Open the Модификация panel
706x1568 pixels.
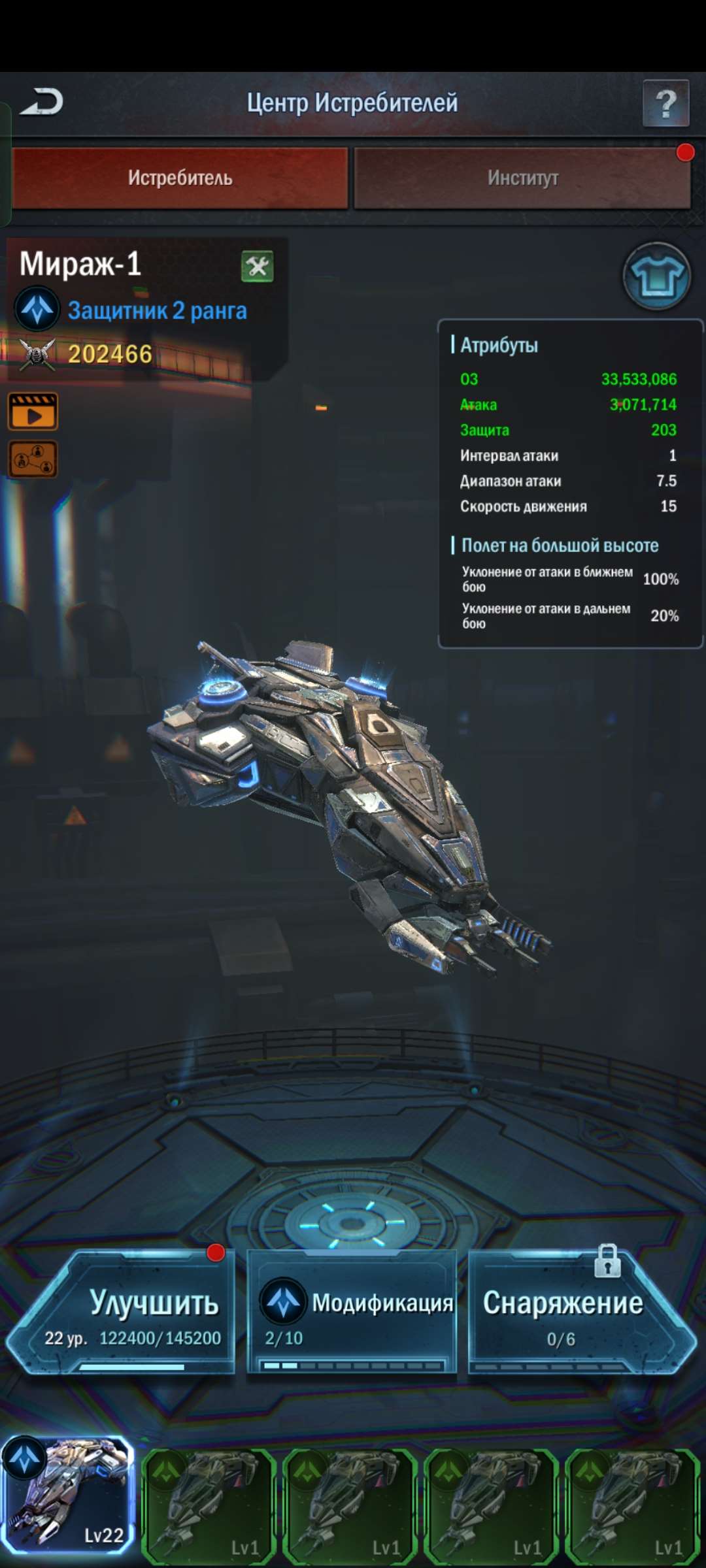(x=352, y=1313)
